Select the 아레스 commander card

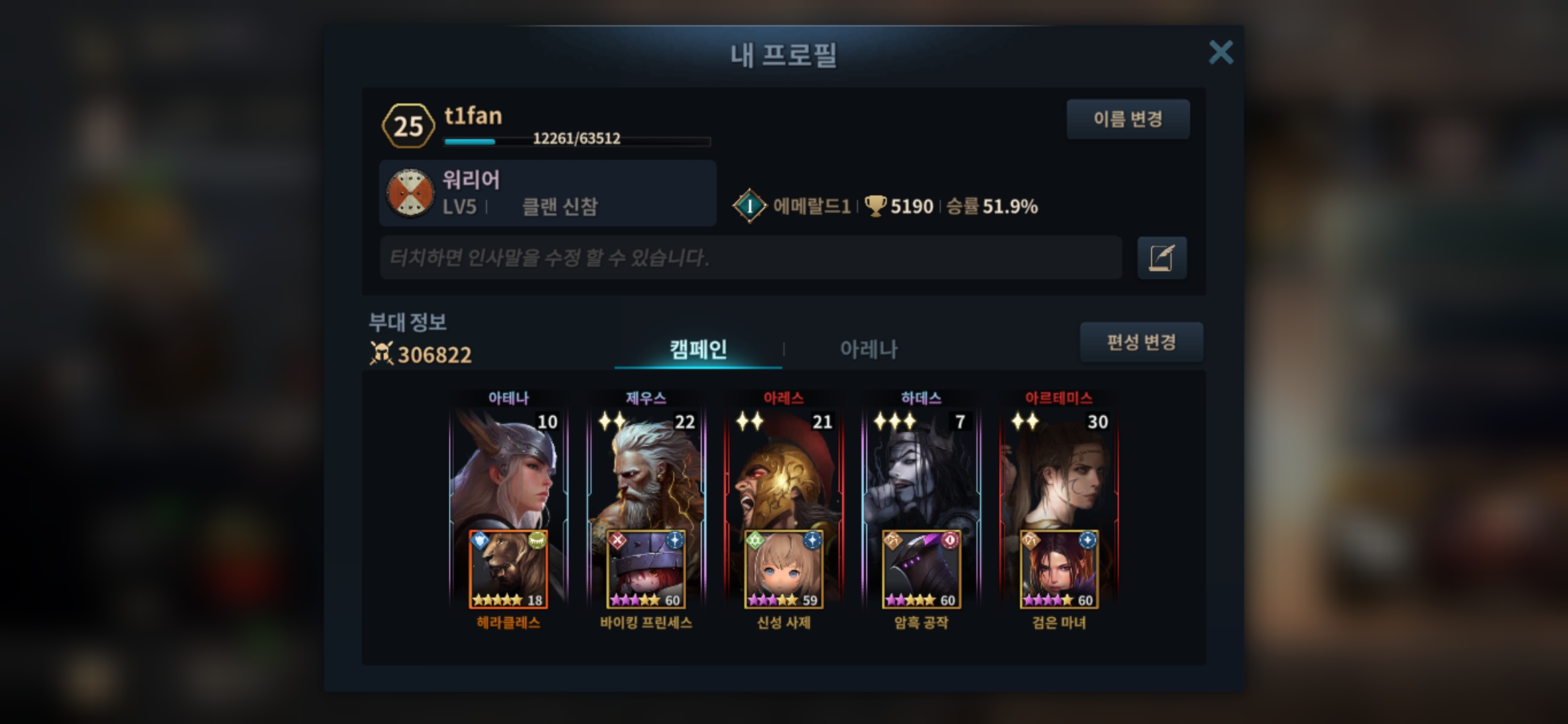(x=783, y=469)
